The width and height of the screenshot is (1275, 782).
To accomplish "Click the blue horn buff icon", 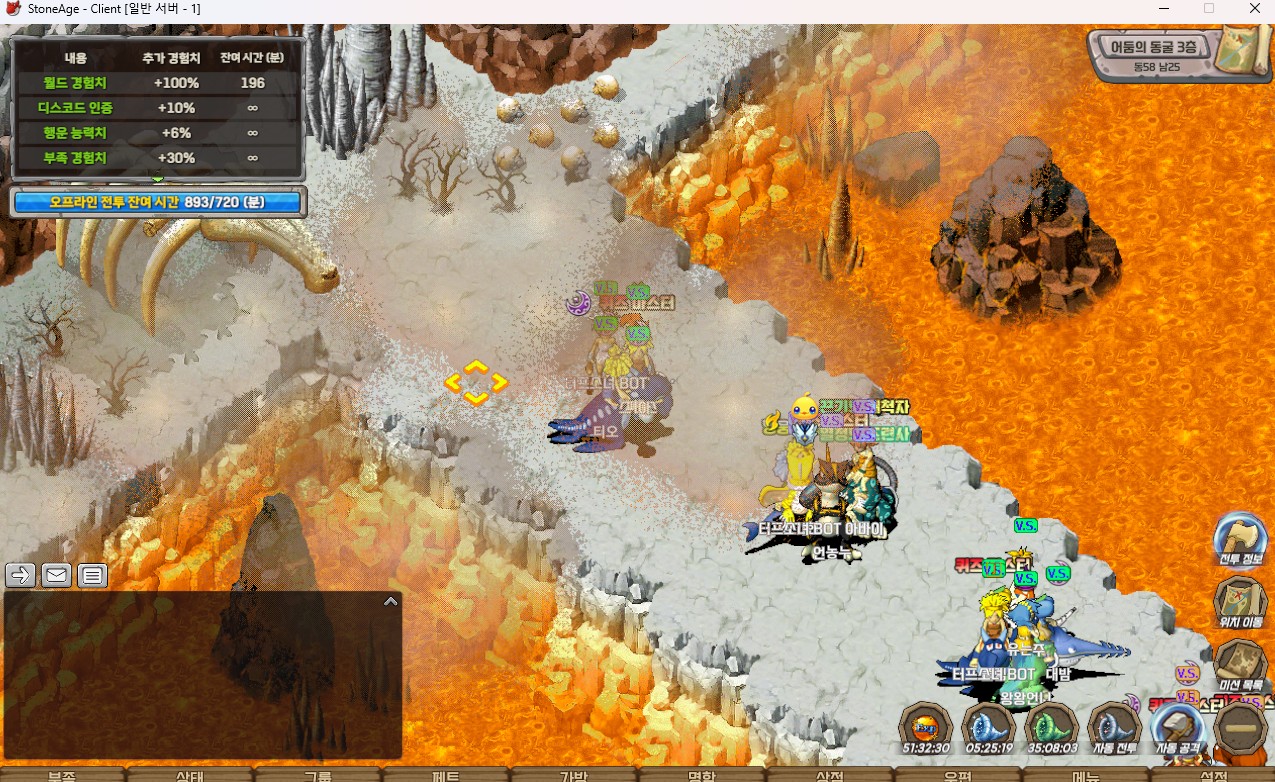I will [989, 725].
